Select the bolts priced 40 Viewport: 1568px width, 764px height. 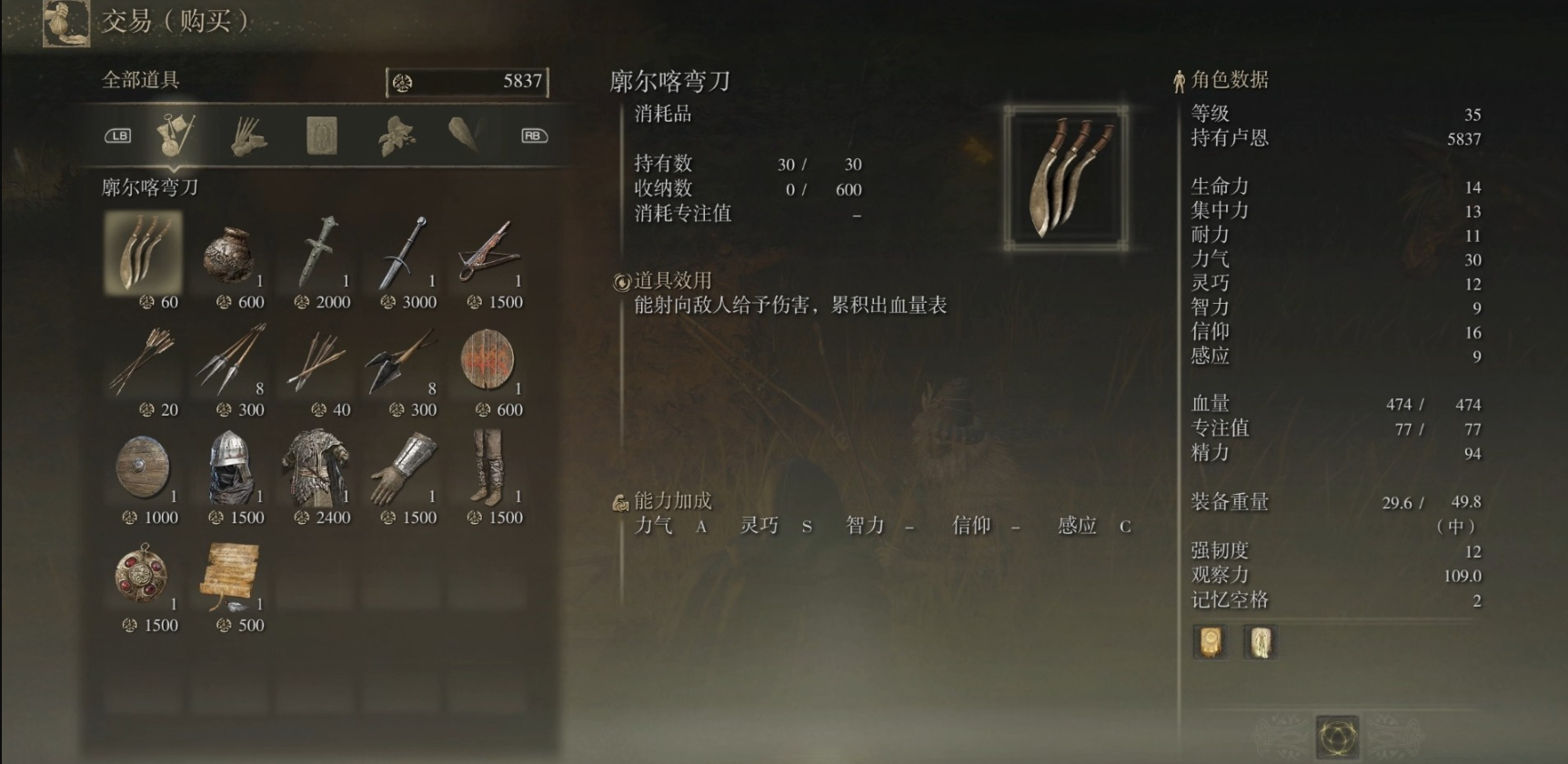click(x=317, y=362)
